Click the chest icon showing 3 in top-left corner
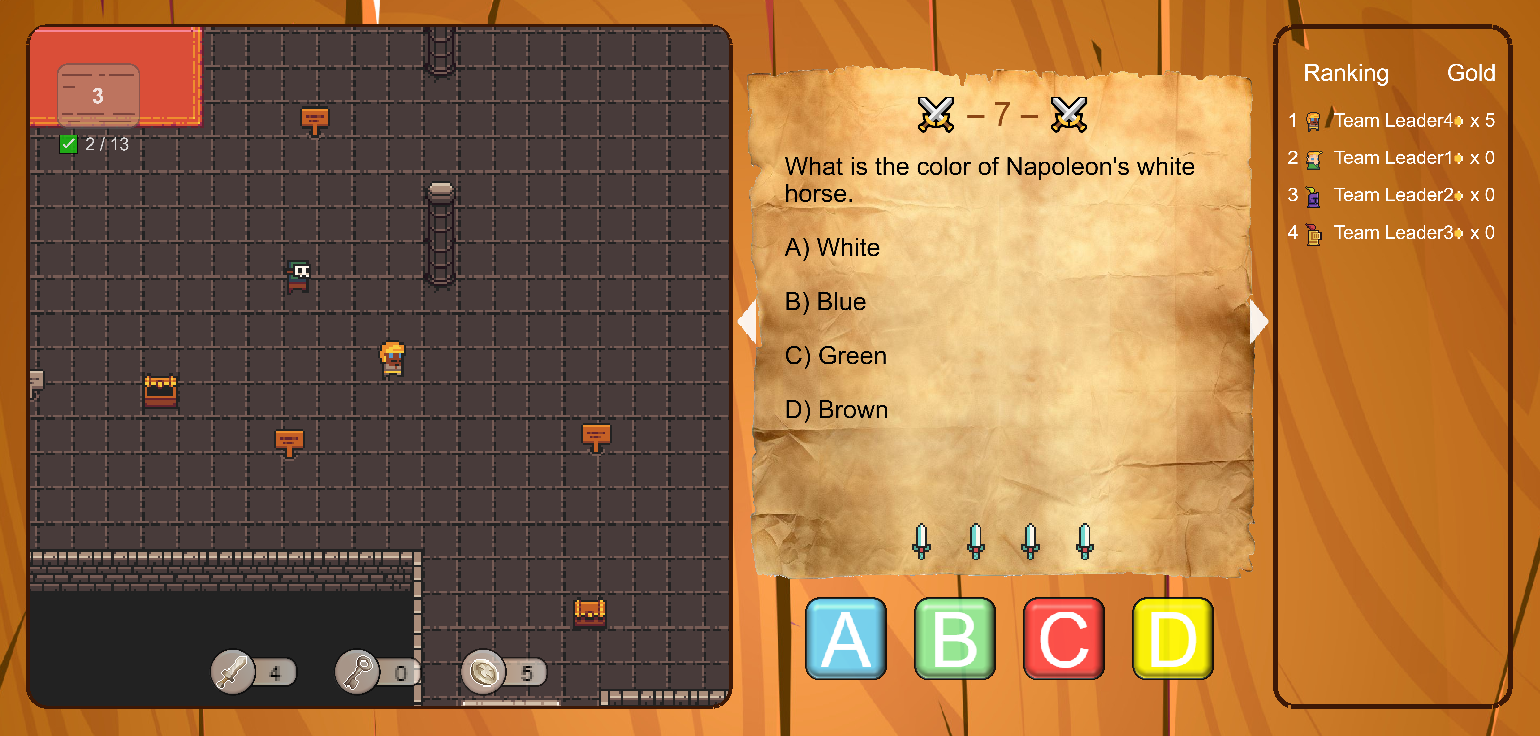1540x736 pixels. (x=98, y=94)
